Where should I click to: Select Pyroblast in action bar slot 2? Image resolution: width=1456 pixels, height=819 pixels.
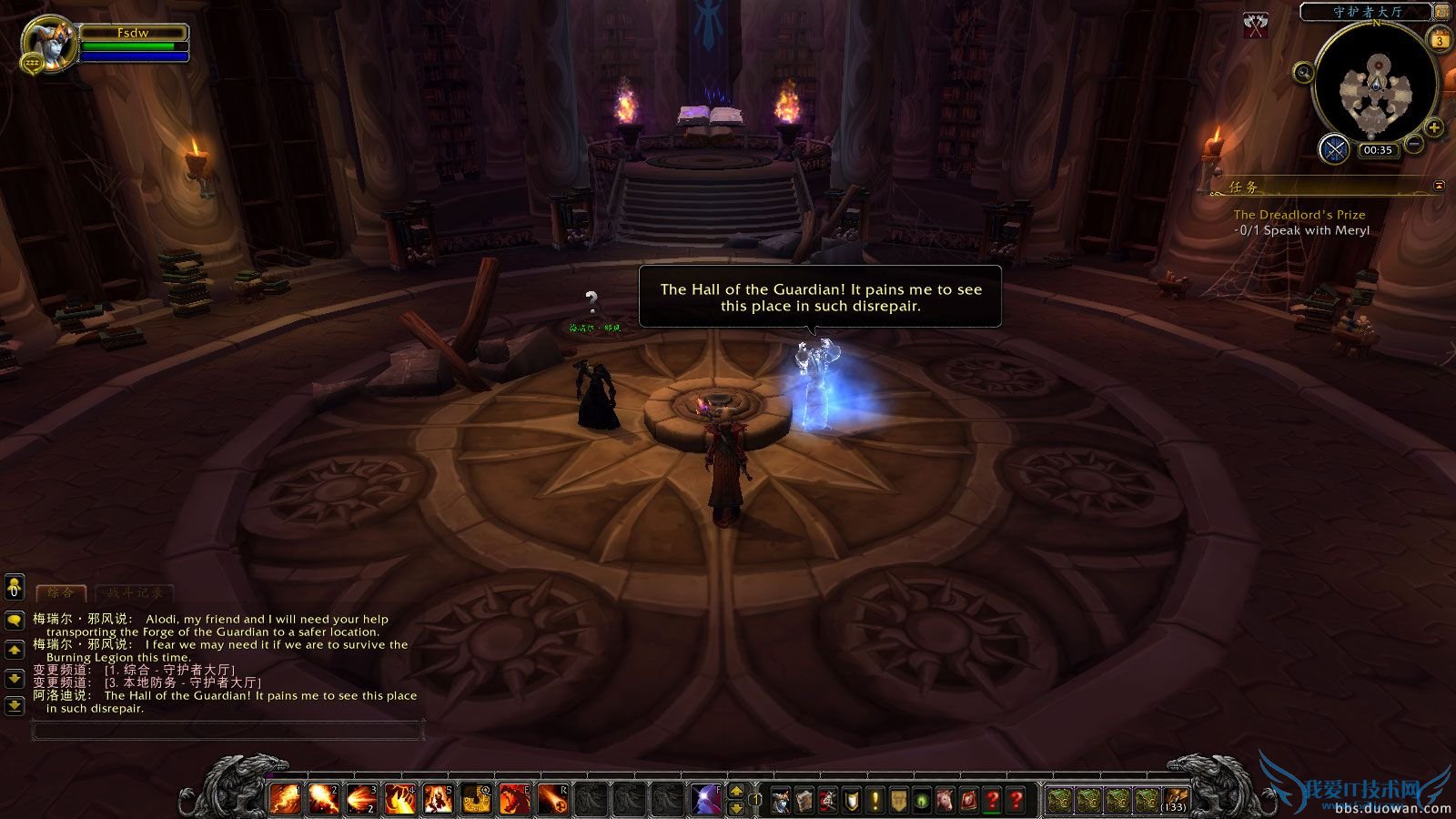324,801
